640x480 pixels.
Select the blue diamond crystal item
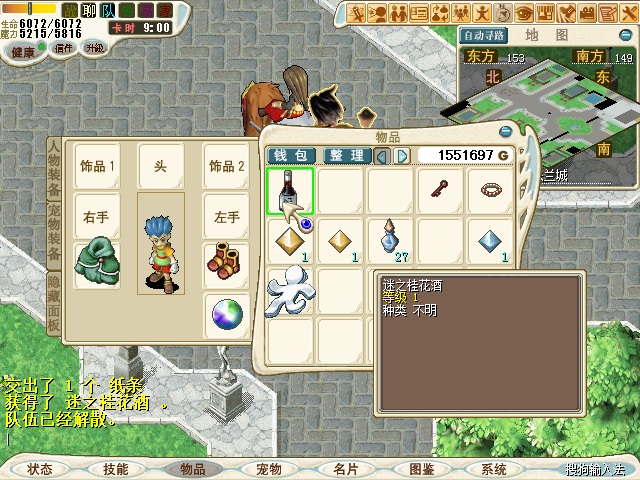(490, 240)
